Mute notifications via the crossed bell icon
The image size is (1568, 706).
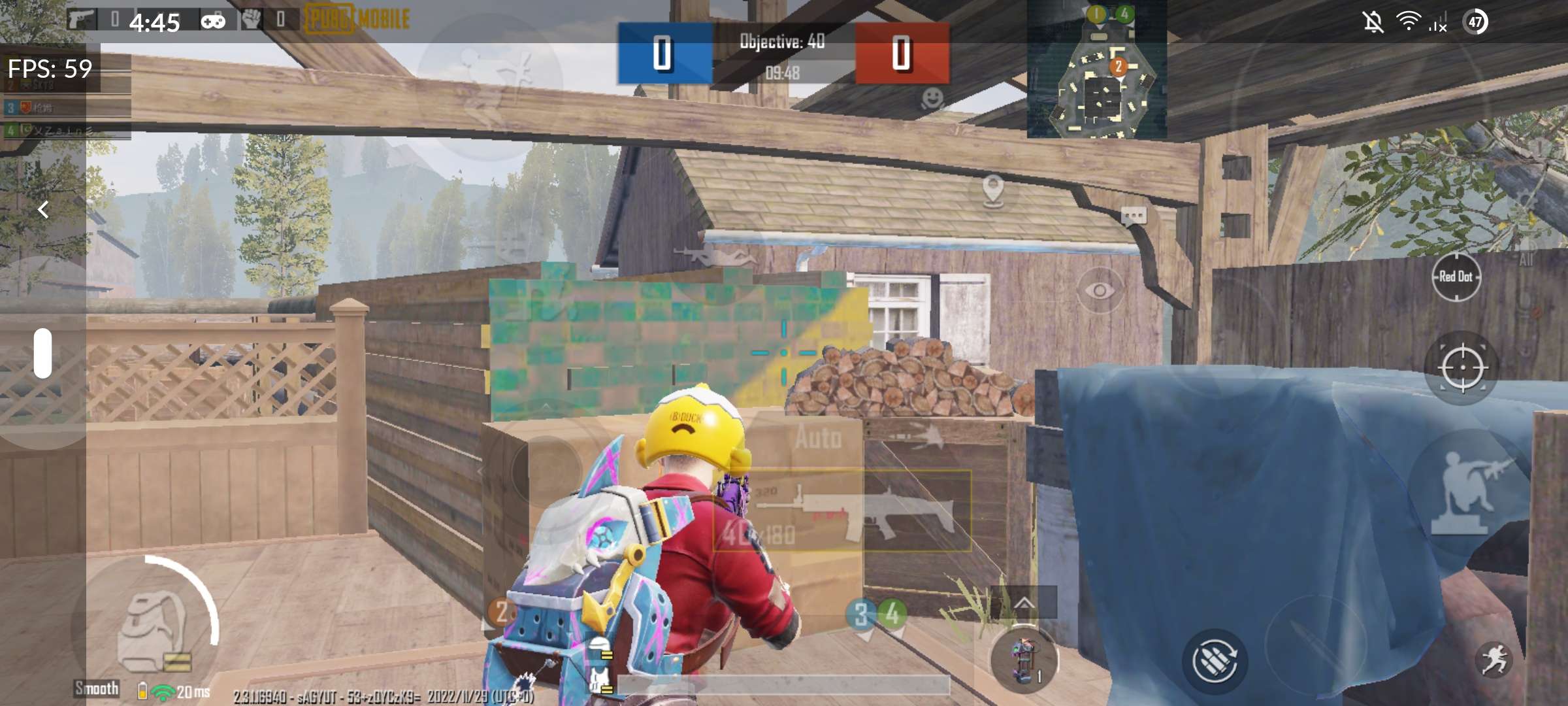[1373, 22]
